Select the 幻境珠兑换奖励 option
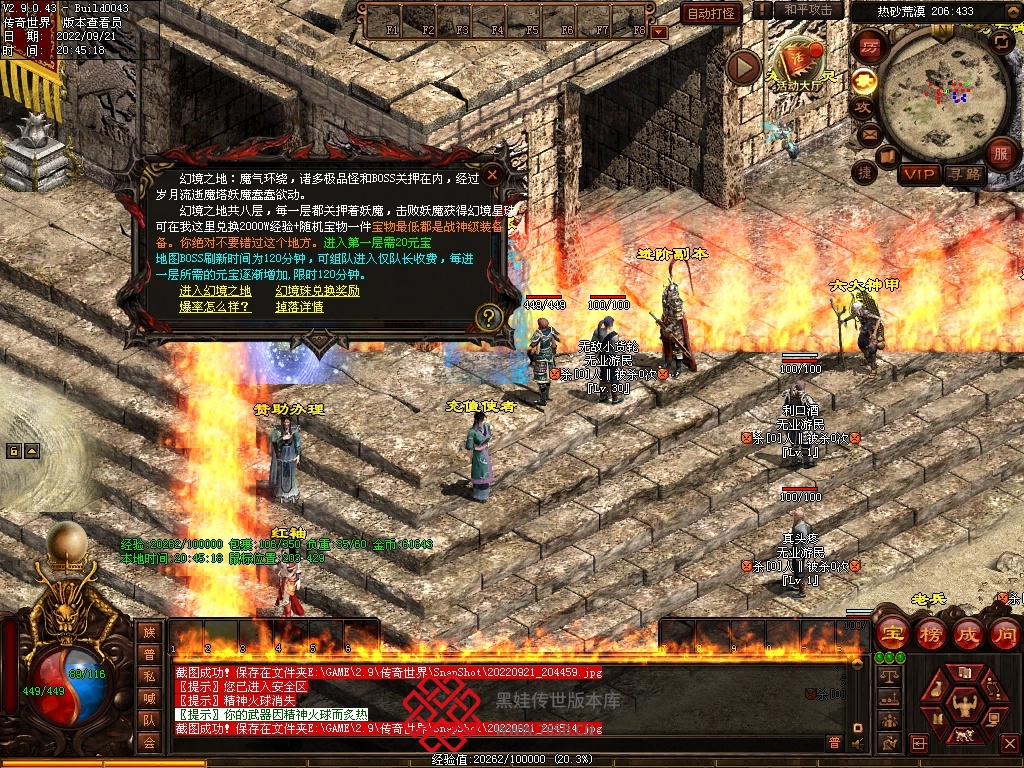The height and width of the screenshot is (768, 1024). (317, 291)
